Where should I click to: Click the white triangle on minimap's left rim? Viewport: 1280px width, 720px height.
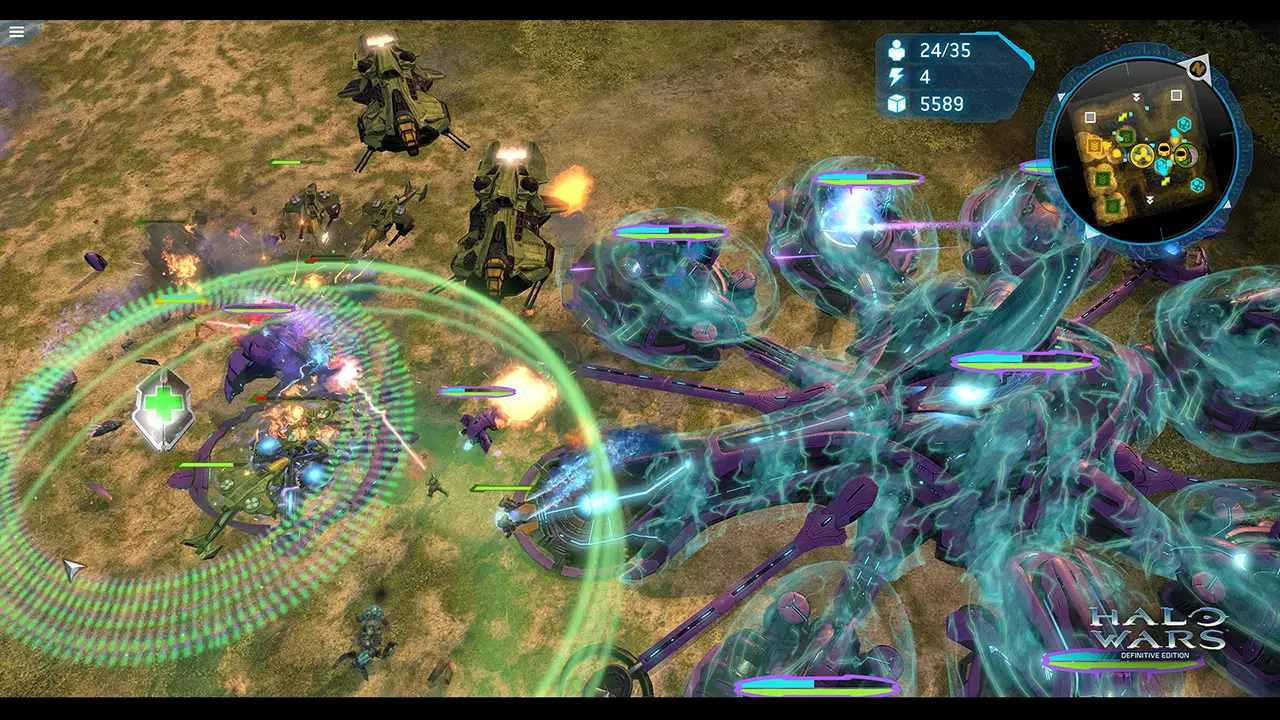coord(1060,94)
